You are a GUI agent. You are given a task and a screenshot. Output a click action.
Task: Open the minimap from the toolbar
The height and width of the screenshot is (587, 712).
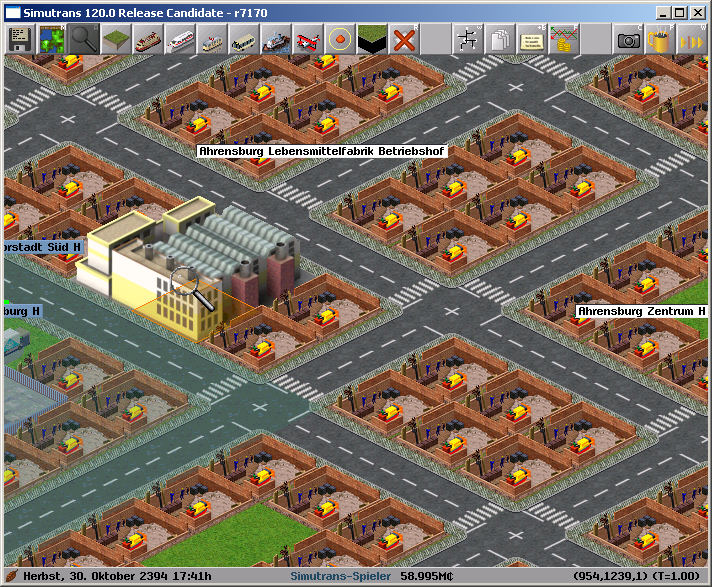click(50, 40)
